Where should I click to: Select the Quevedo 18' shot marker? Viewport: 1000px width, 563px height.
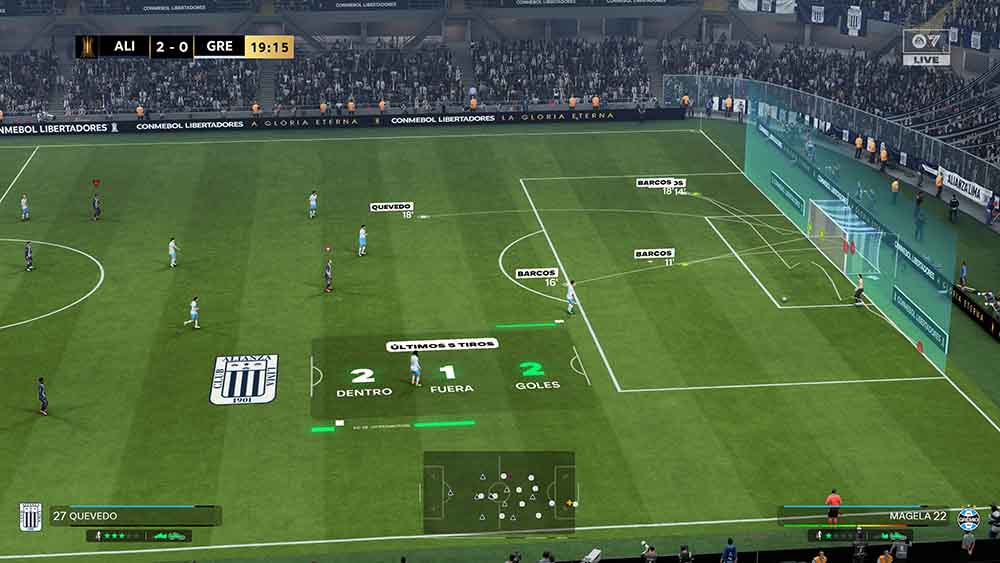[391, 207]
